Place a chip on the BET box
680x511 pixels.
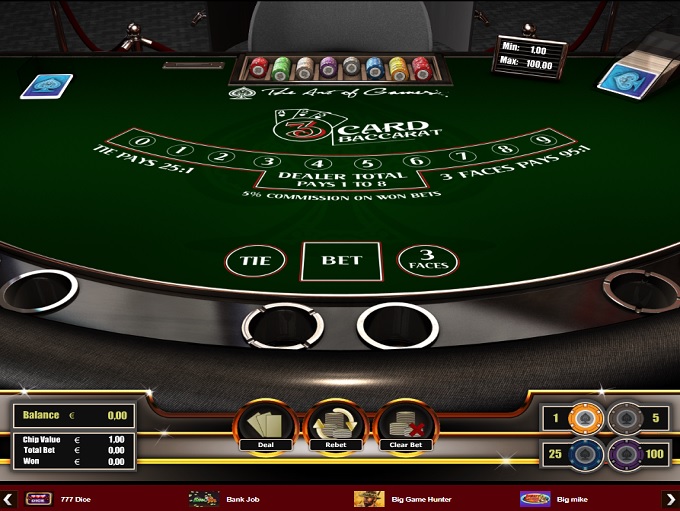coord(340,261)
